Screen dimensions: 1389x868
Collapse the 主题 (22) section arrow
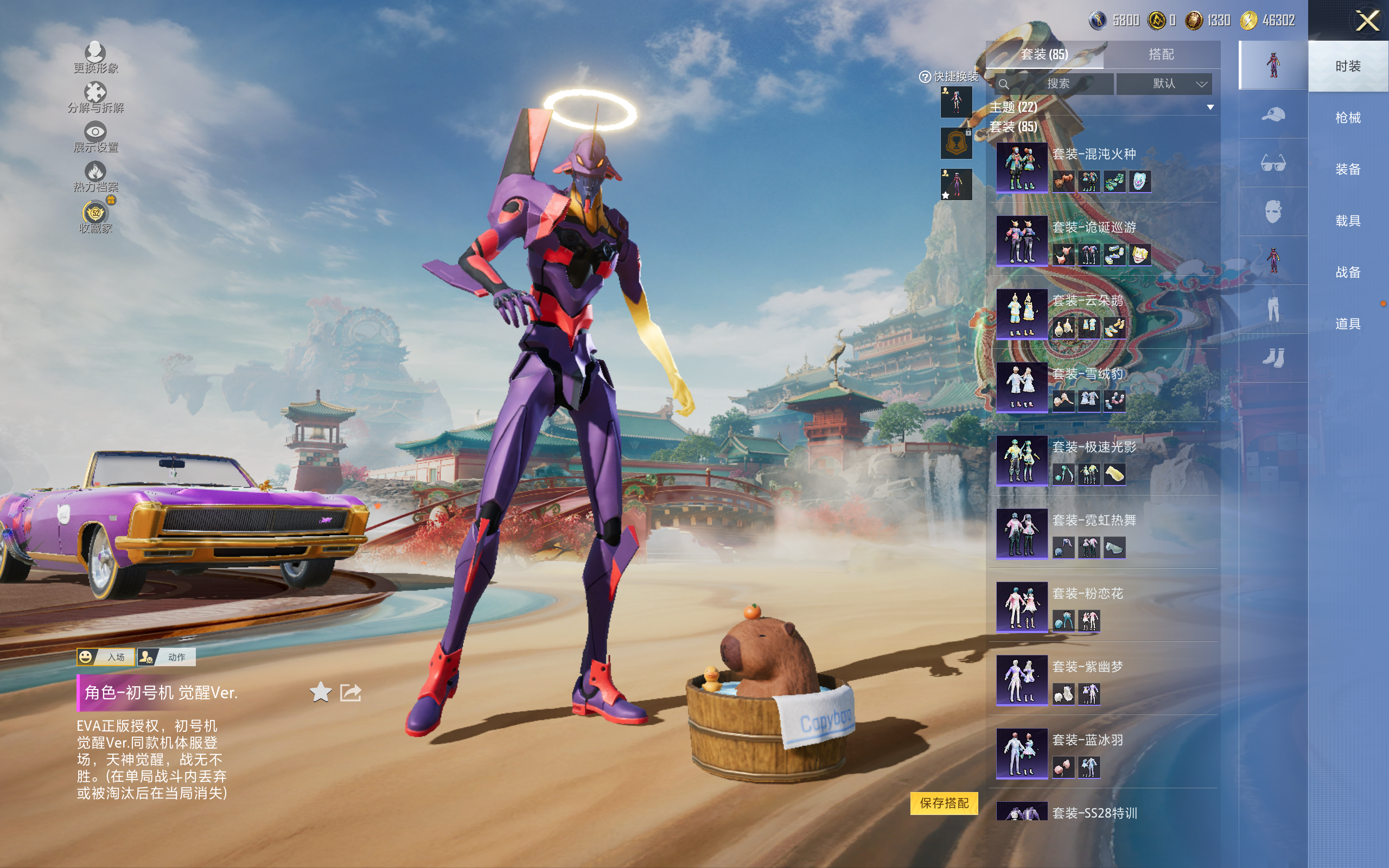pos(1210,107)
